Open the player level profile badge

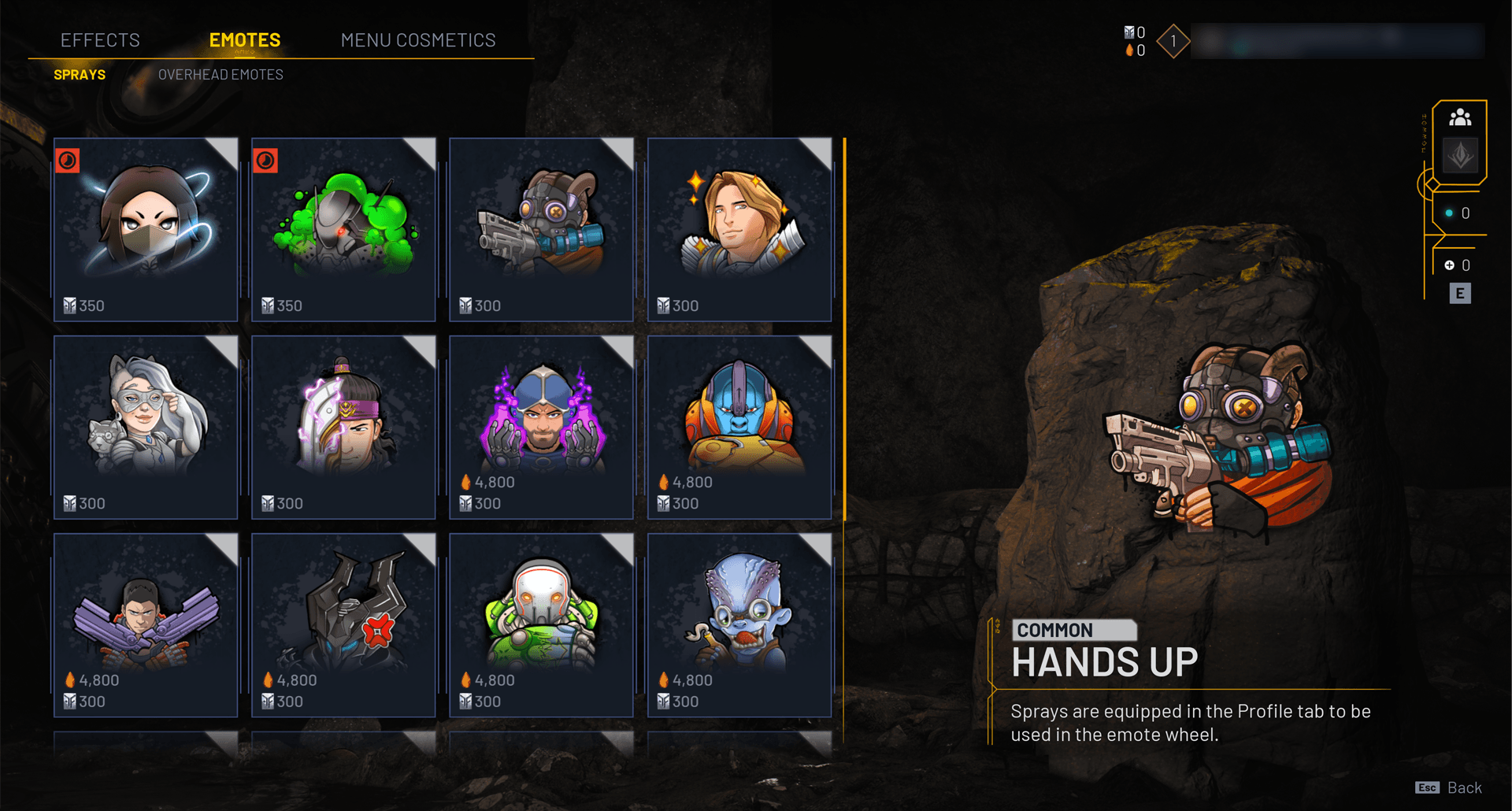click(1173, 41)
